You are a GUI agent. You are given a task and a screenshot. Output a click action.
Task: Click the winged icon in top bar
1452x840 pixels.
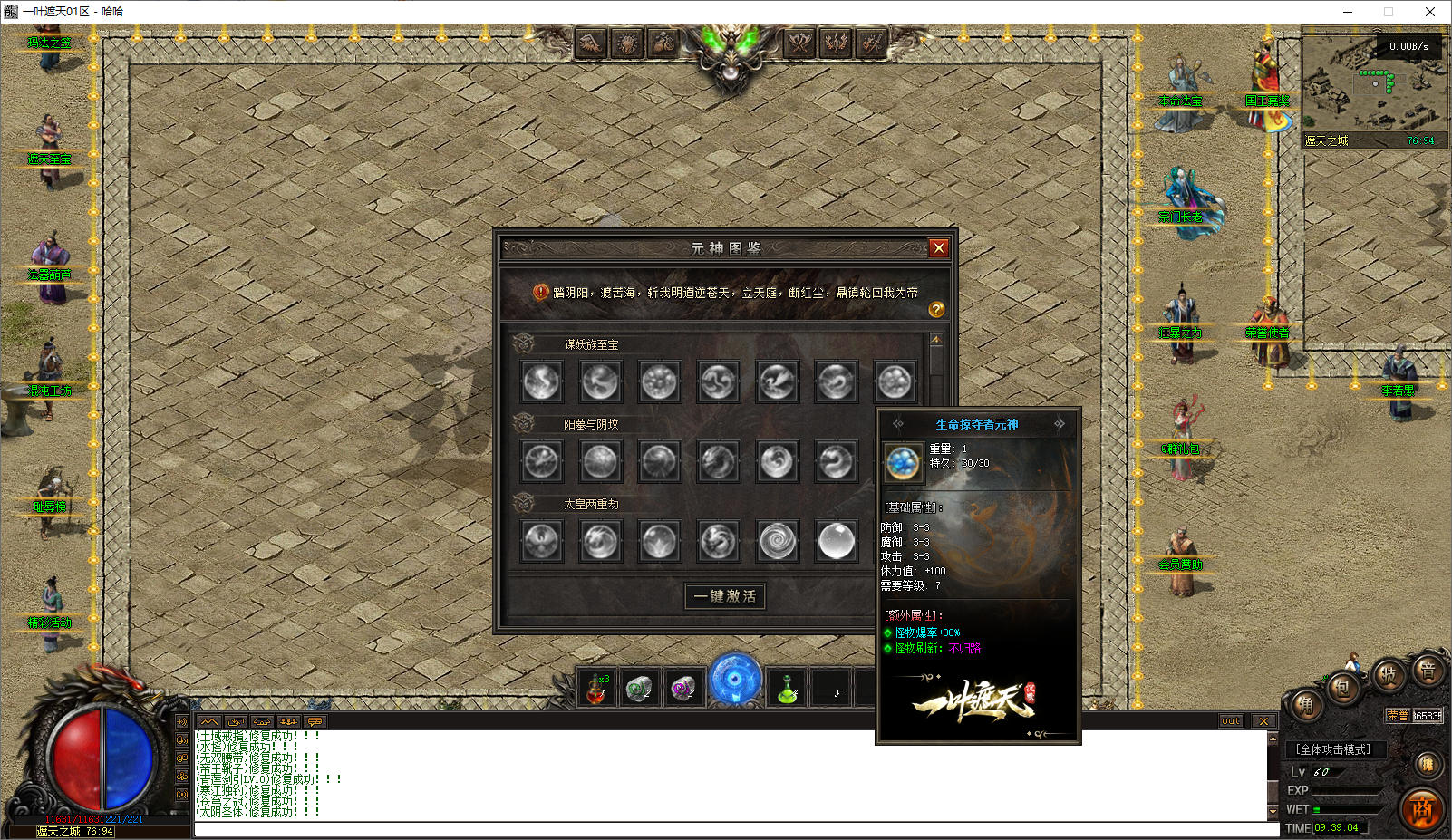click(591, 42)
